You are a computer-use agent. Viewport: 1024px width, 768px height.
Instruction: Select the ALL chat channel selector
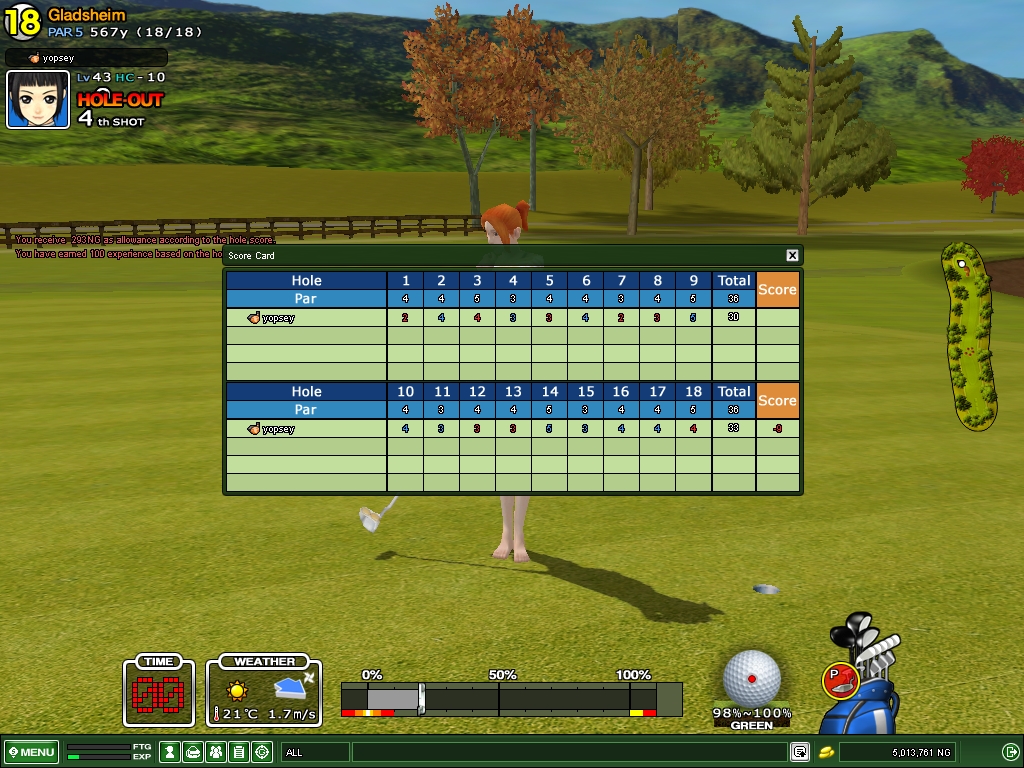pos(314,752)
